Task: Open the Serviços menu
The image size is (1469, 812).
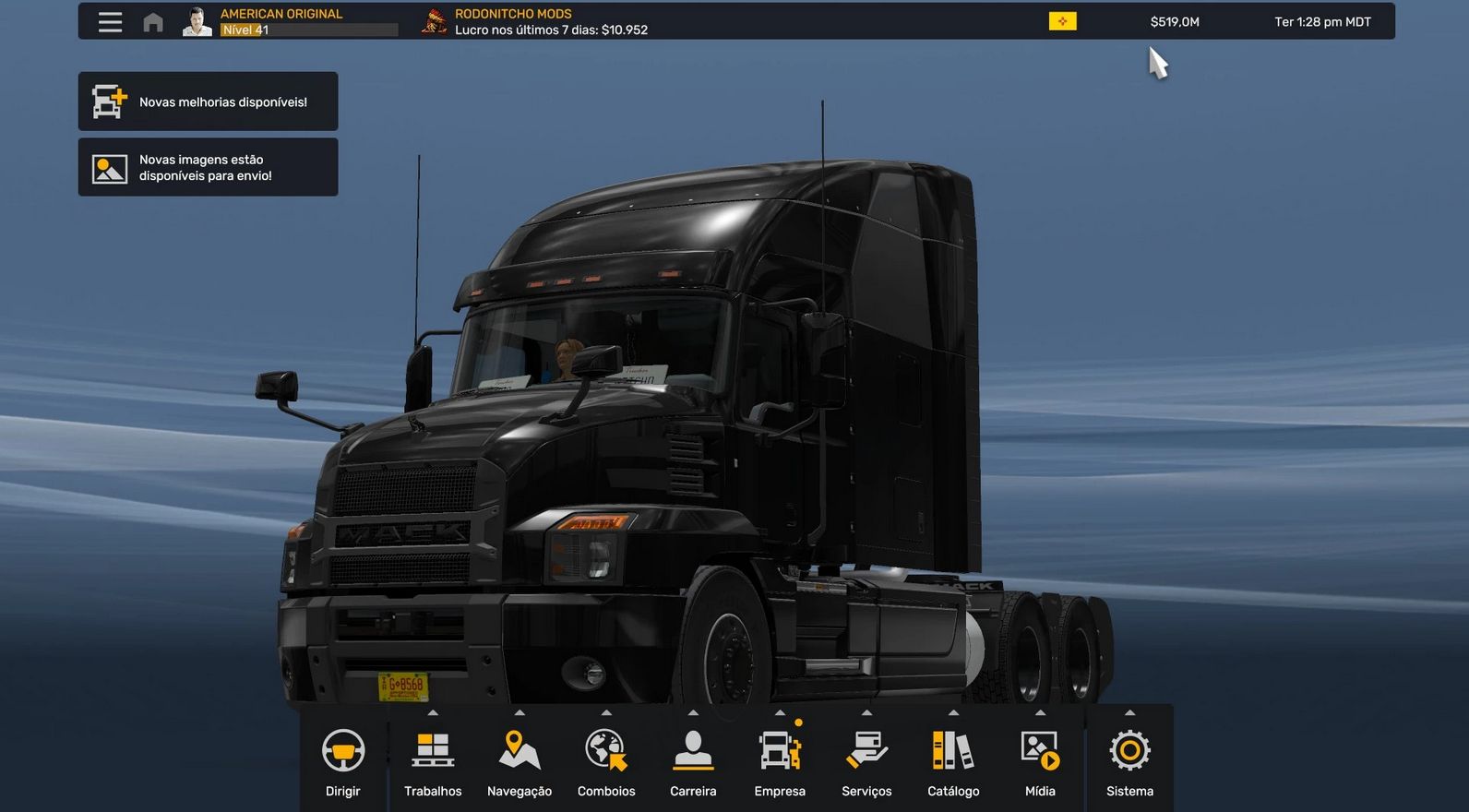Action: tap(866, 762)
